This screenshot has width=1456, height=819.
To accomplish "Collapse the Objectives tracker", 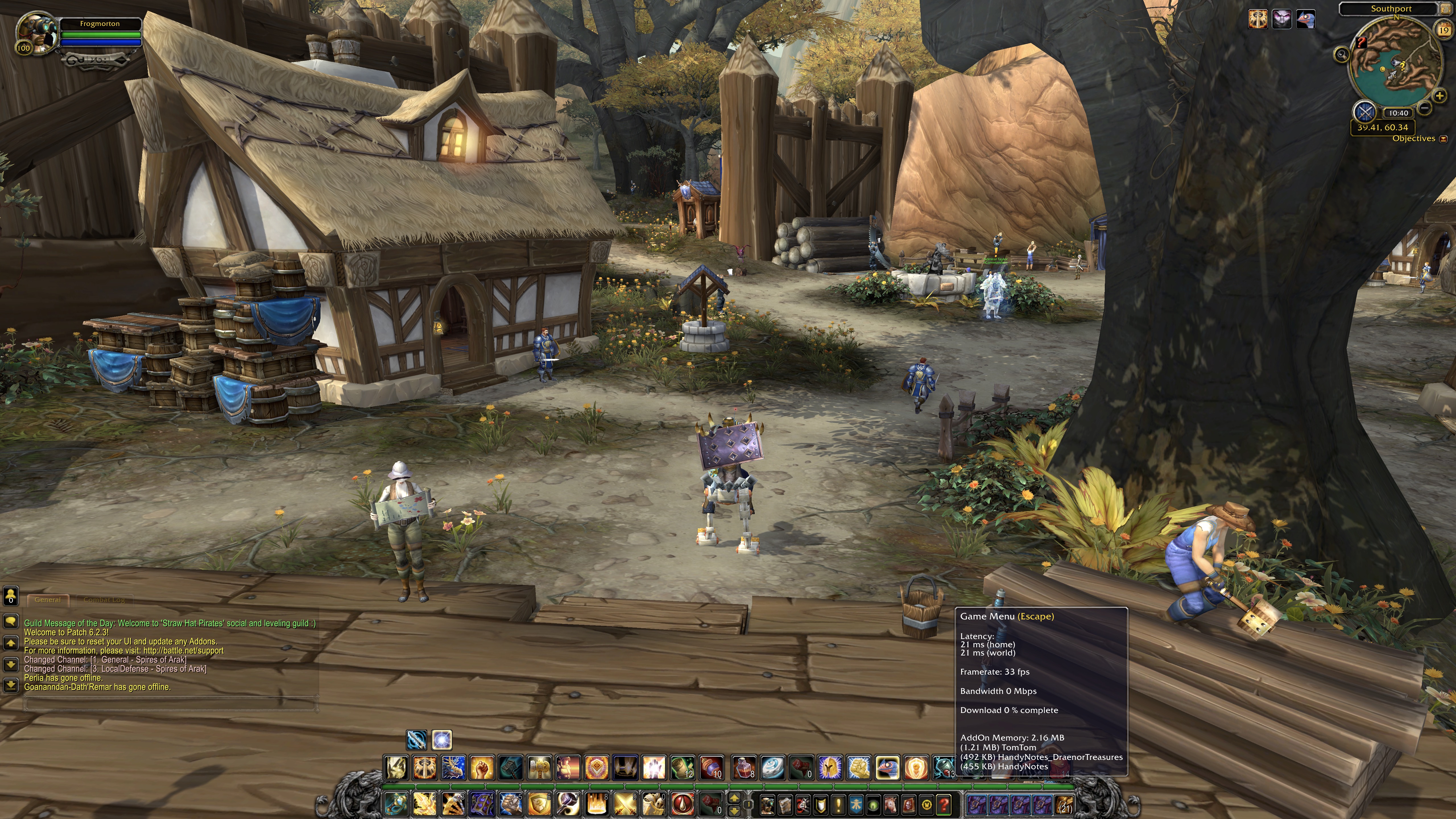I will 1443,139.
